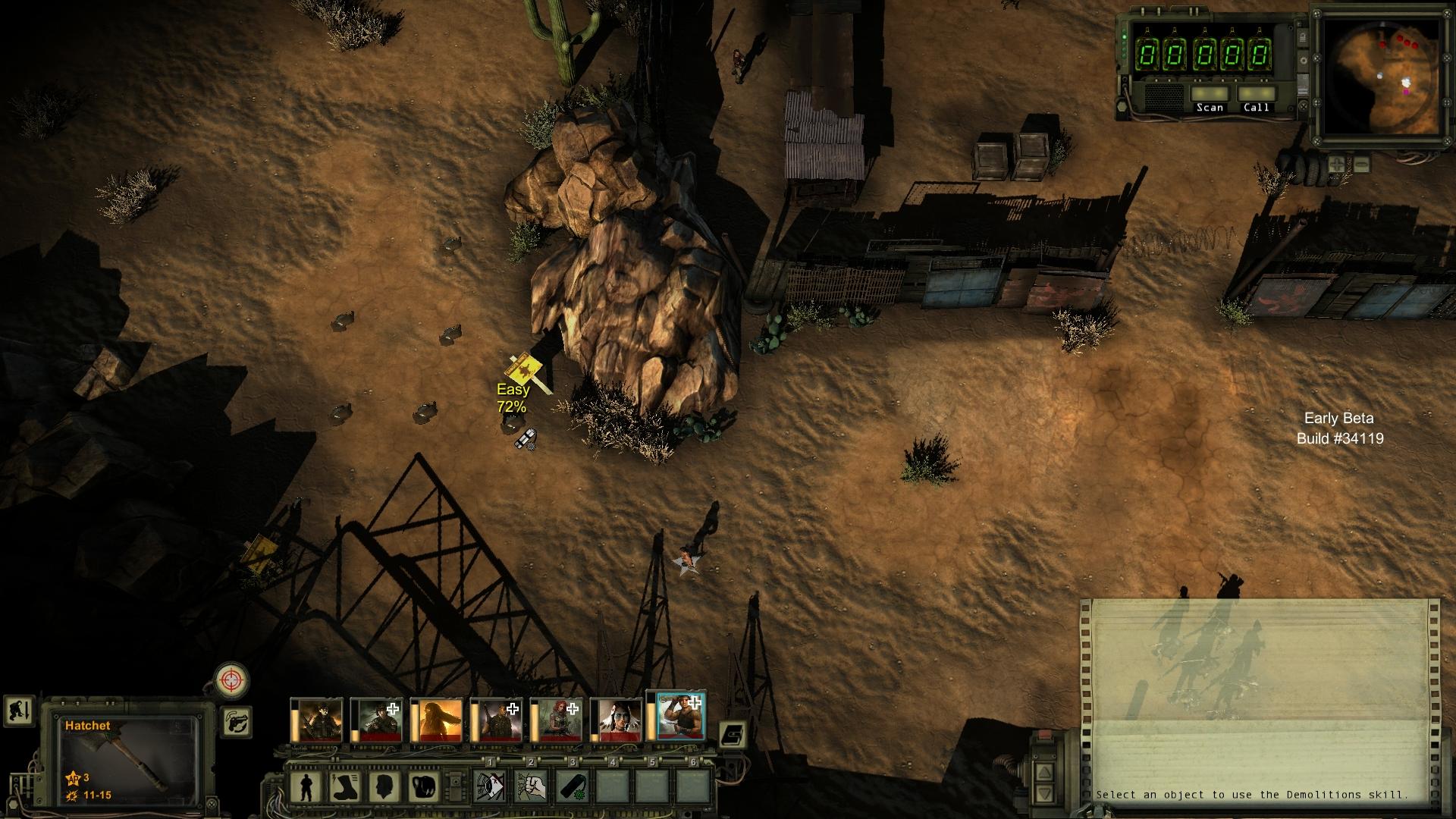Image resolution: width=1456 pixels, height=819 pixels.
Task: Activate the red crosshair attack button
Action: (x=232, y=679)
